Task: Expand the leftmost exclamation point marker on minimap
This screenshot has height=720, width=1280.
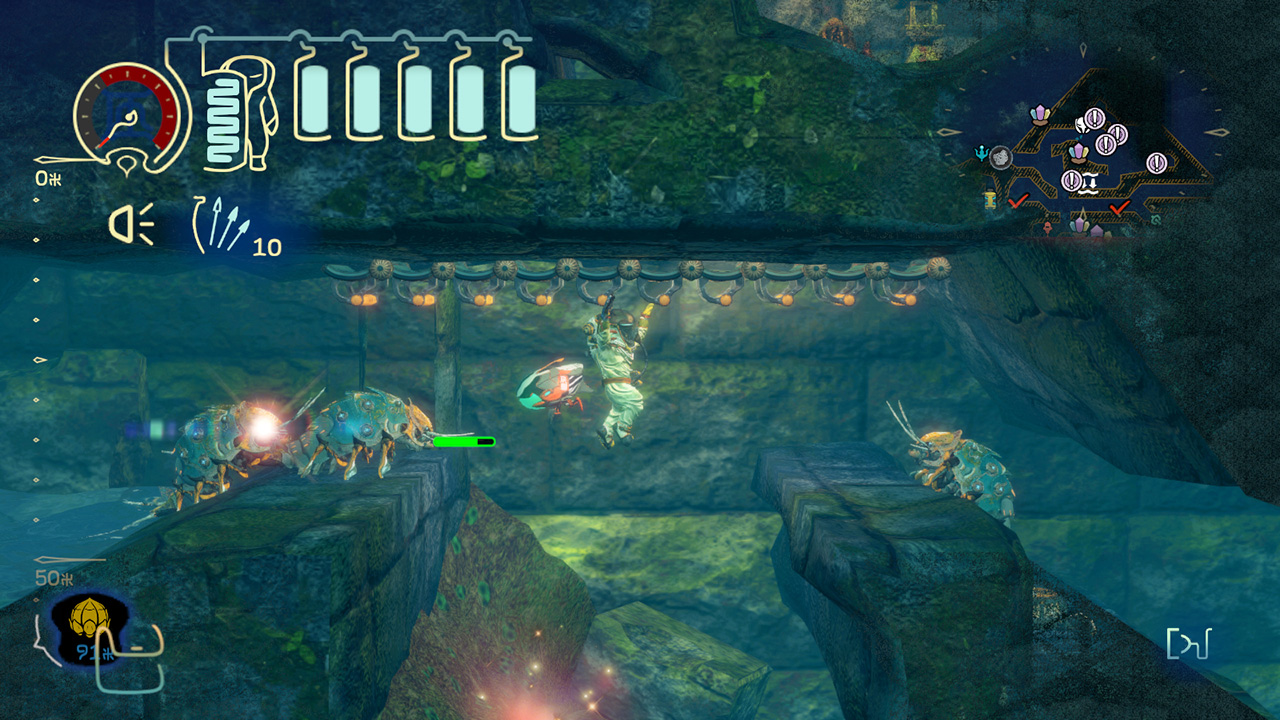Action: pos(1071,180)
